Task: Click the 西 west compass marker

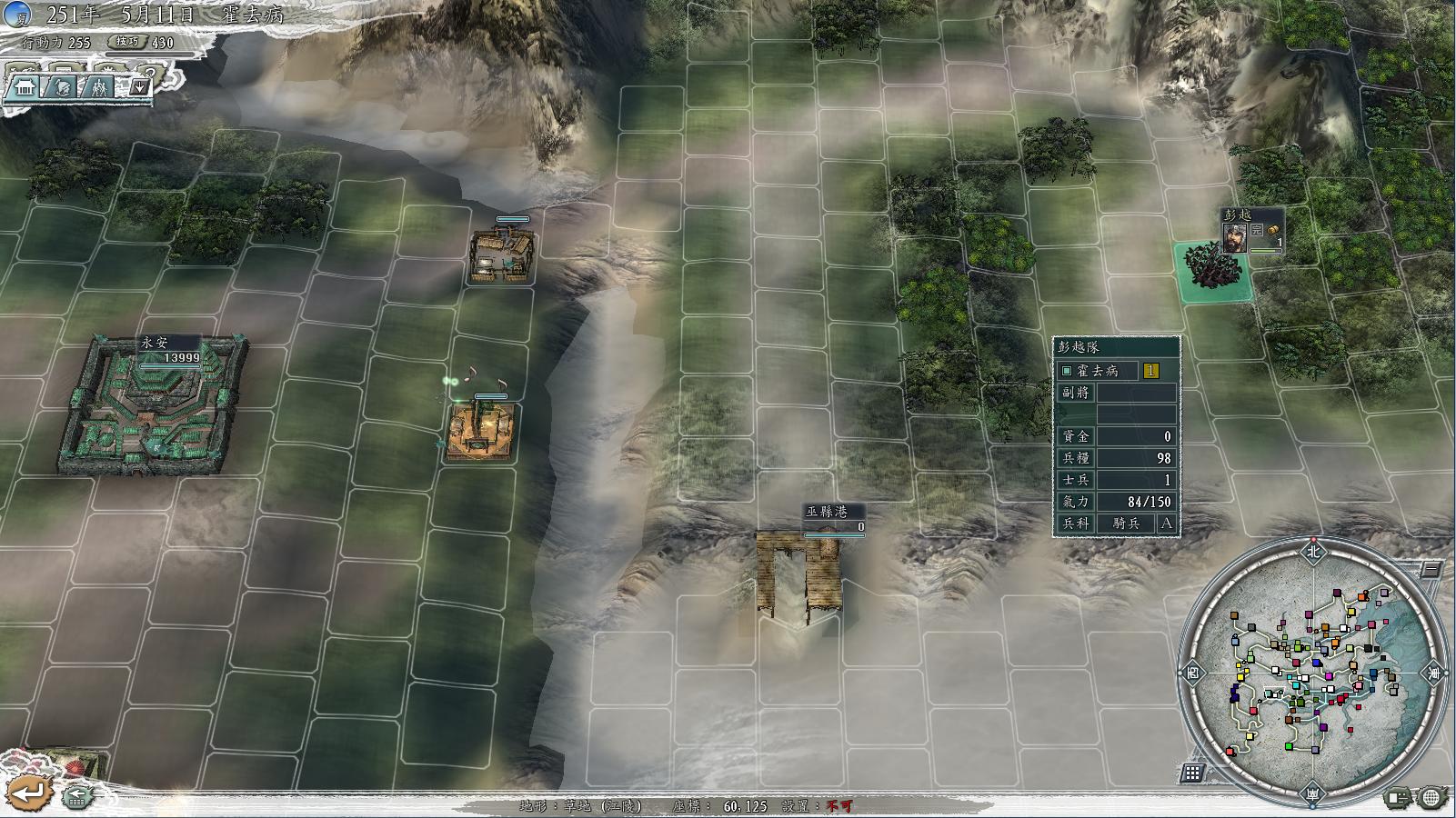Action: coord(1193,673)
